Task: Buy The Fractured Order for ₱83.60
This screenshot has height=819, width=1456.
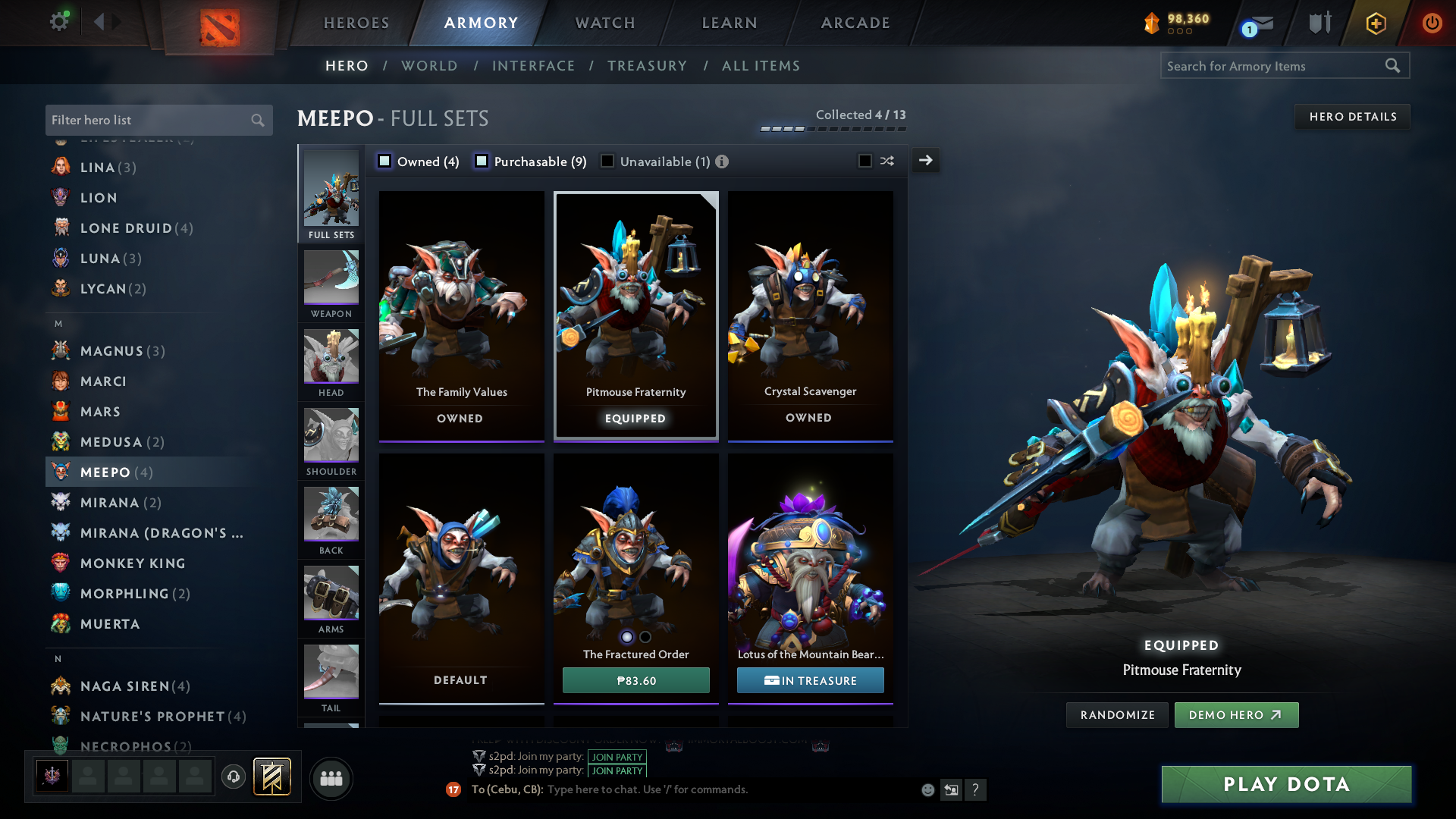Action: [635, 680]
